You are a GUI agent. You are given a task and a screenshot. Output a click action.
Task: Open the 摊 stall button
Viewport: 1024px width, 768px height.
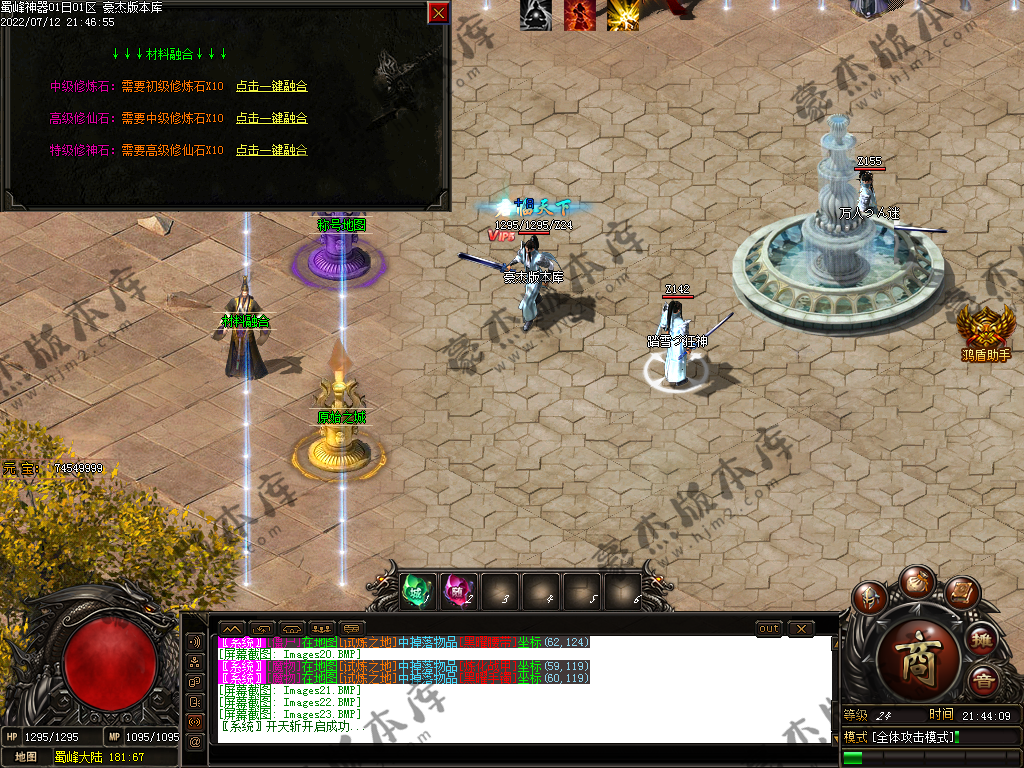point(981,637)
